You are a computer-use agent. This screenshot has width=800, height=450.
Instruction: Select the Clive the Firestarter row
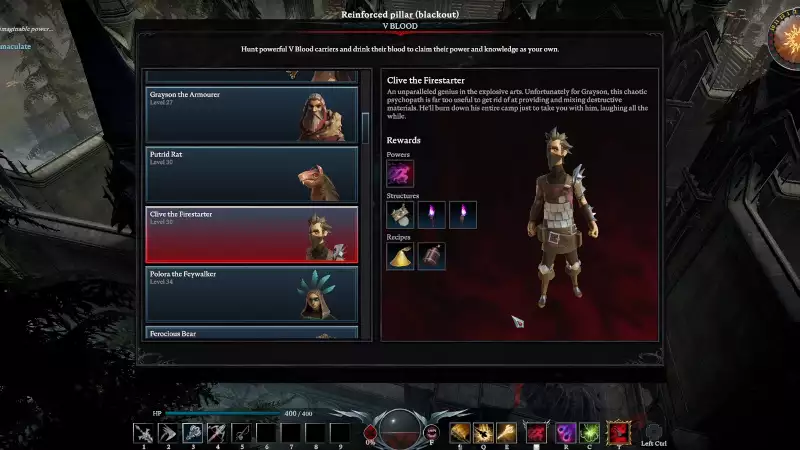[251, 234]
